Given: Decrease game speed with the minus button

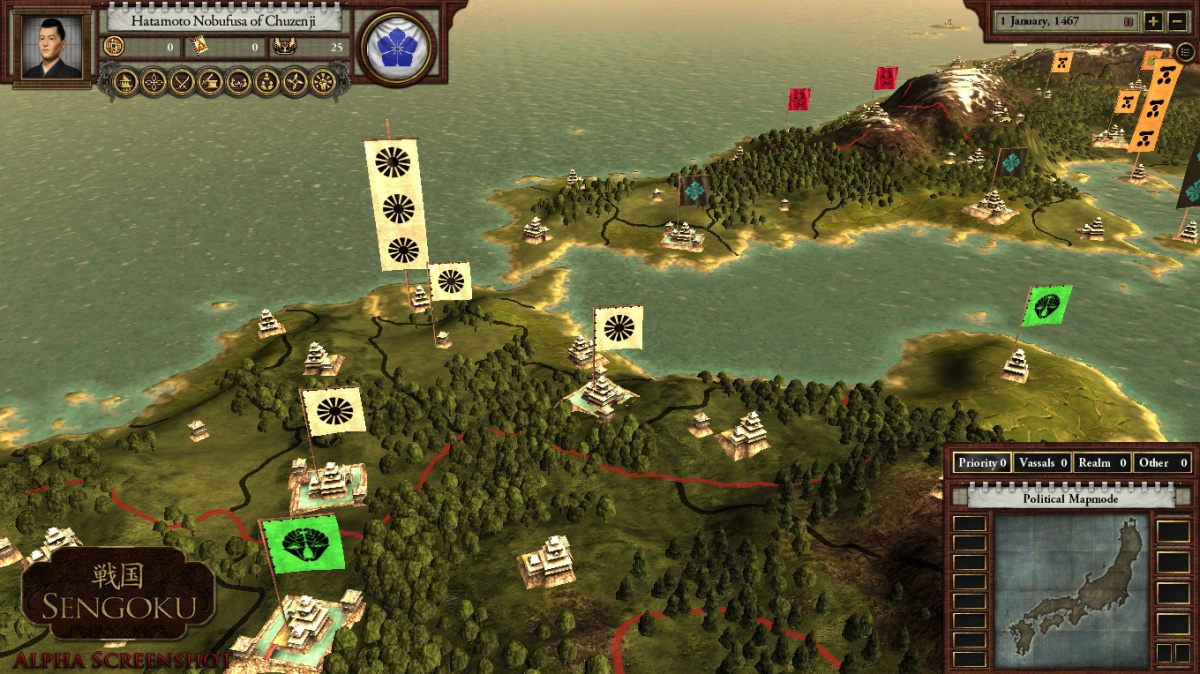Looking at the screenshot, I should pos(1176,21).
